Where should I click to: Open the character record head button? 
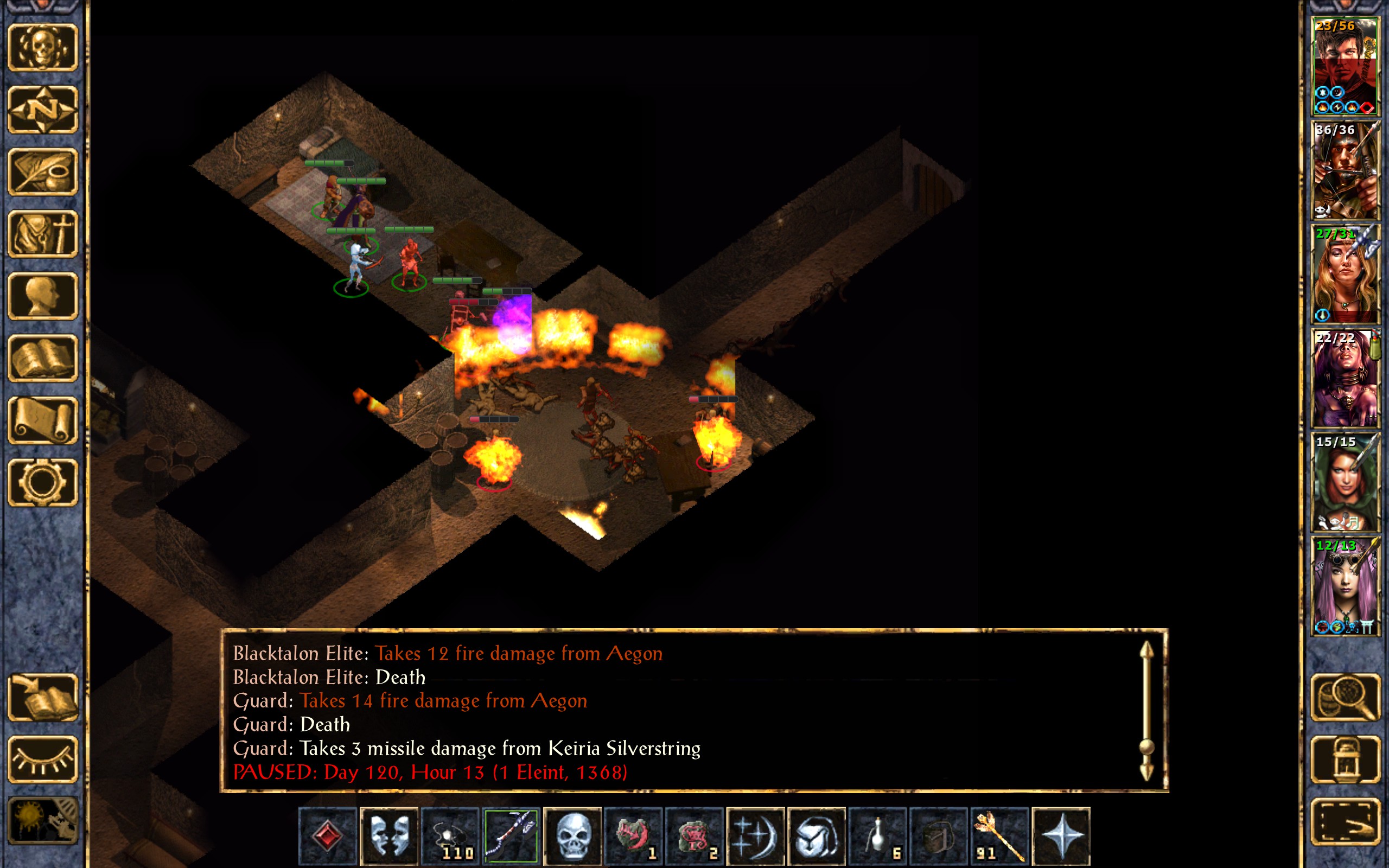(x=42, y=296)
